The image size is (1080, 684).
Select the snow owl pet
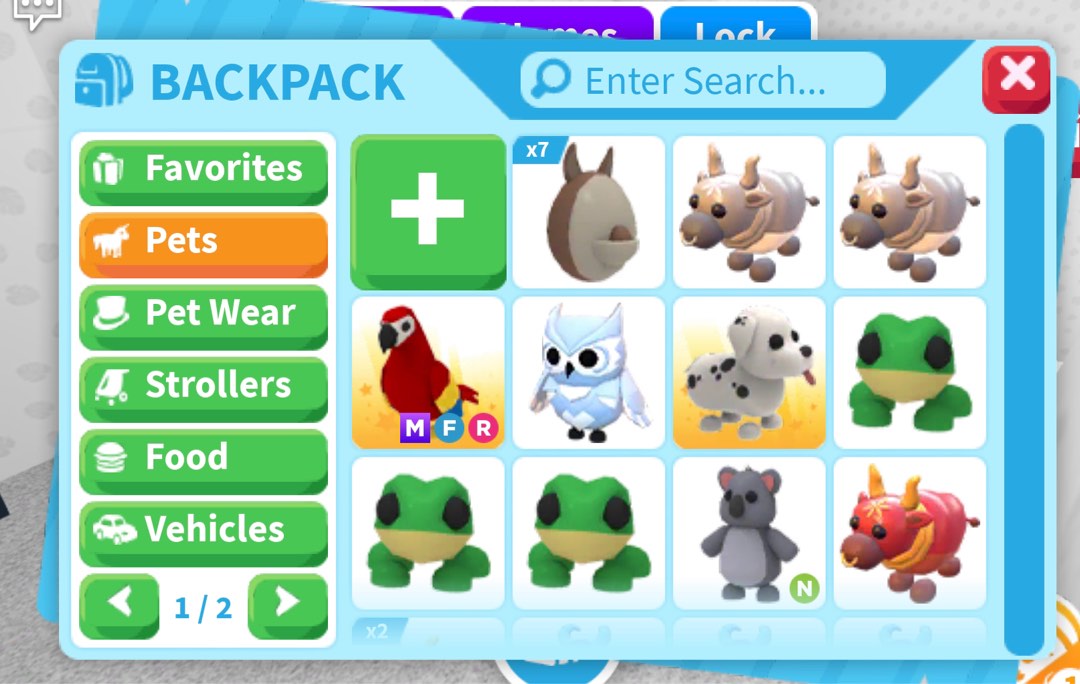(588, 372)
